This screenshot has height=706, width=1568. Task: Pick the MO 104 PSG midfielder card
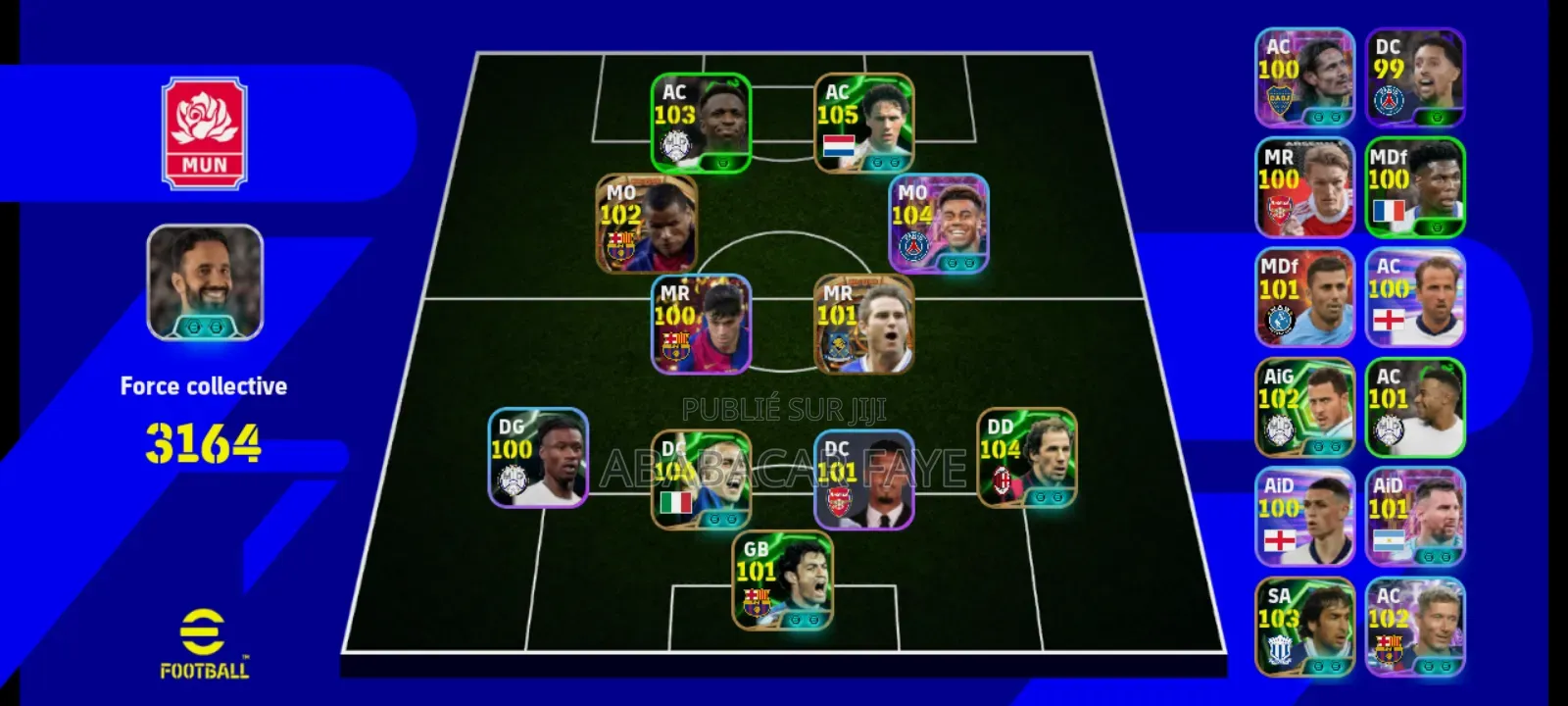(x=938, y=225)
